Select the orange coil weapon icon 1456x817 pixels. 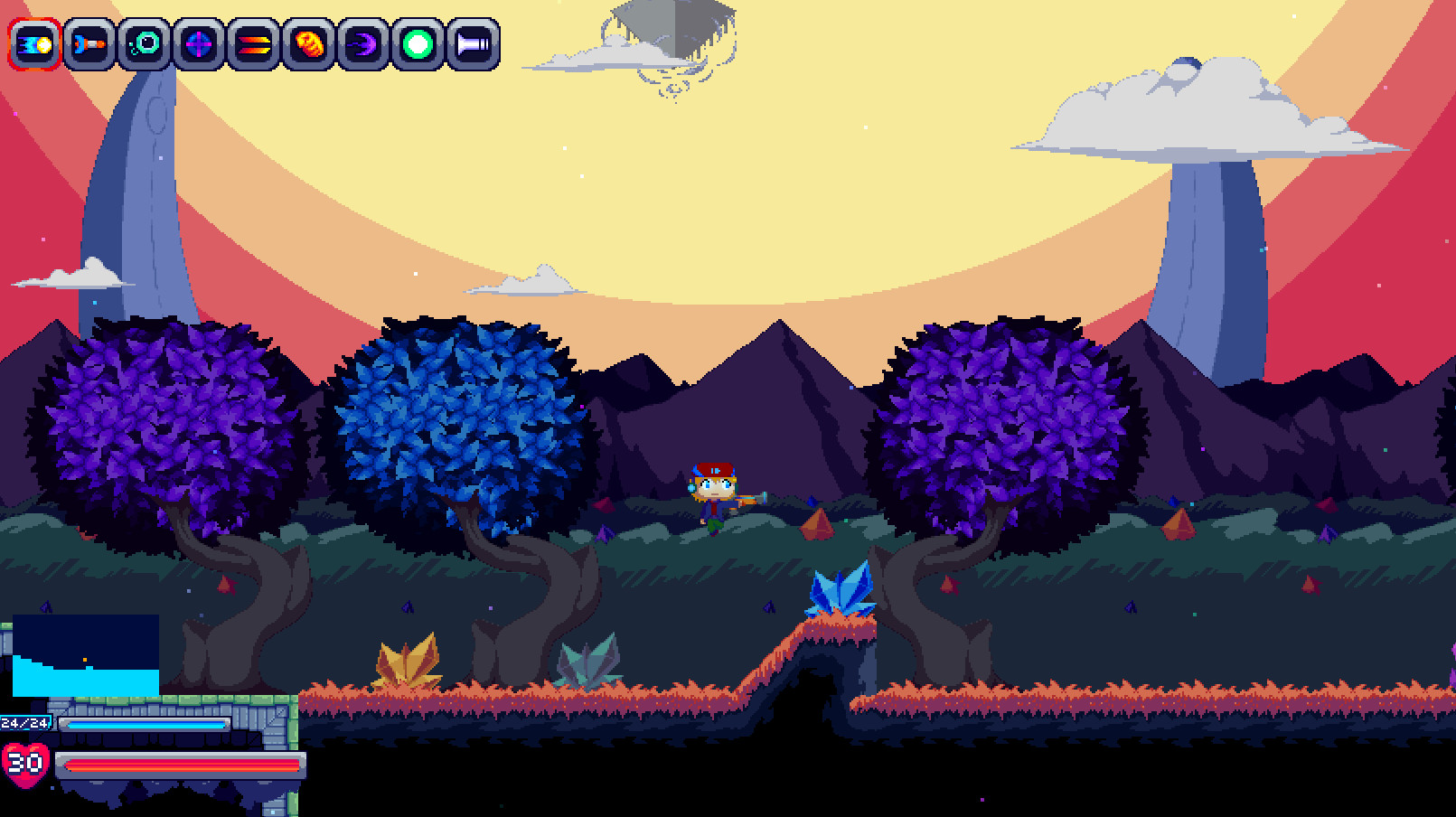tap(311, 42)
